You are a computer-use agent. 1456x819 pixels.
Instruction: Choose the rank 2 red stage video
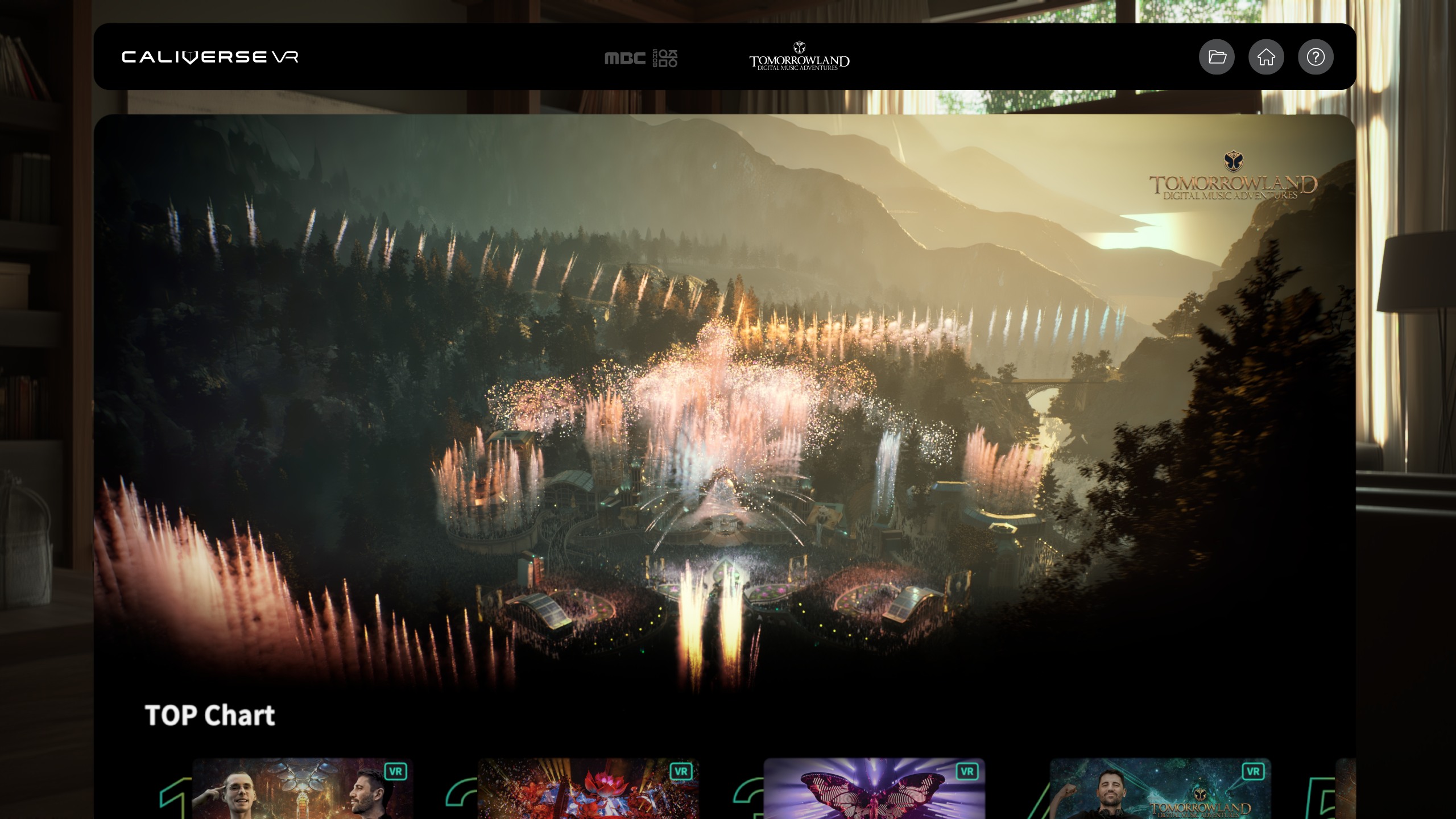tap(588, 789)
